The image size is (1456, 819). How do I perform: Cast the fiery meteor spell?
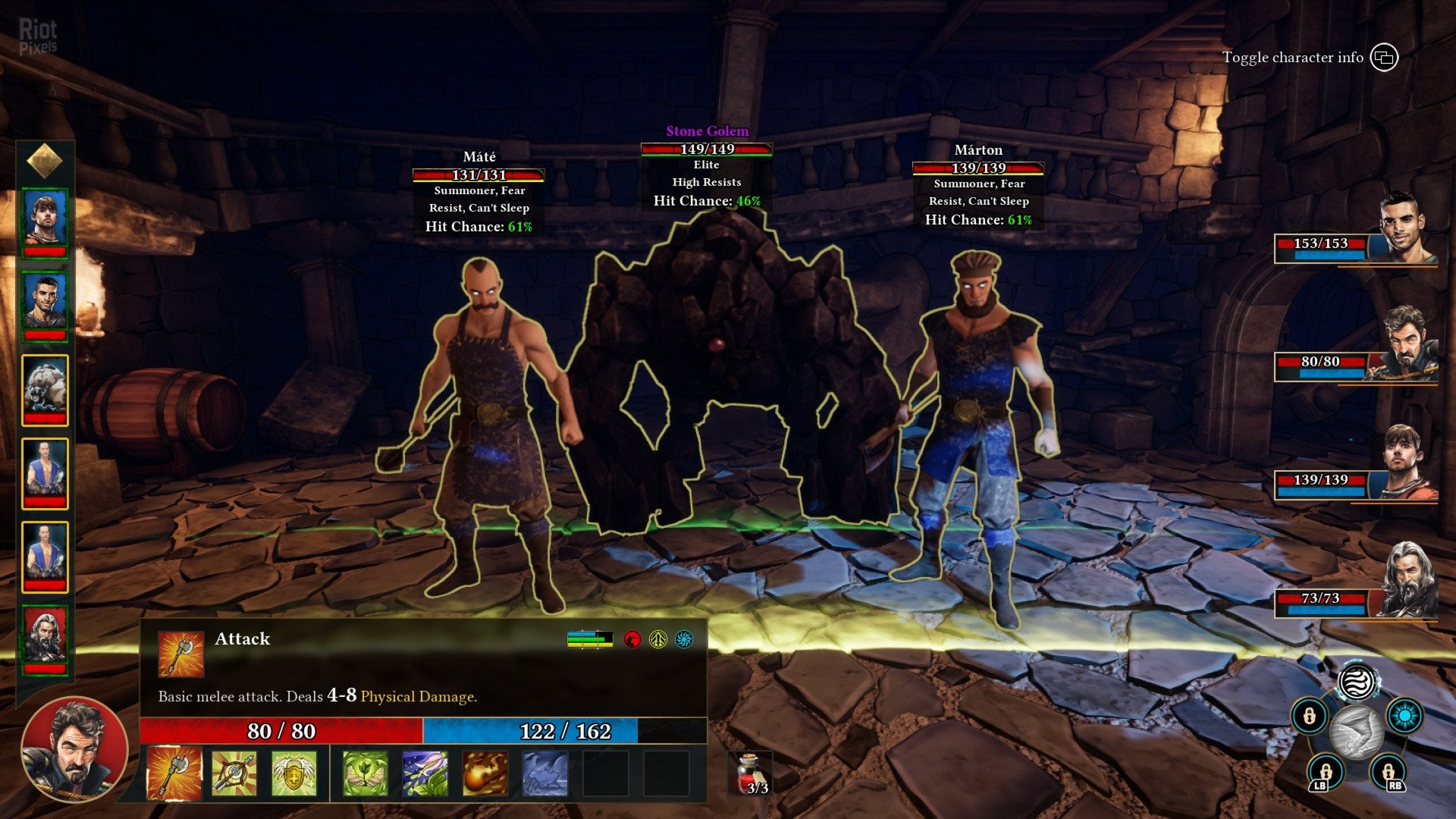(485, 773)
